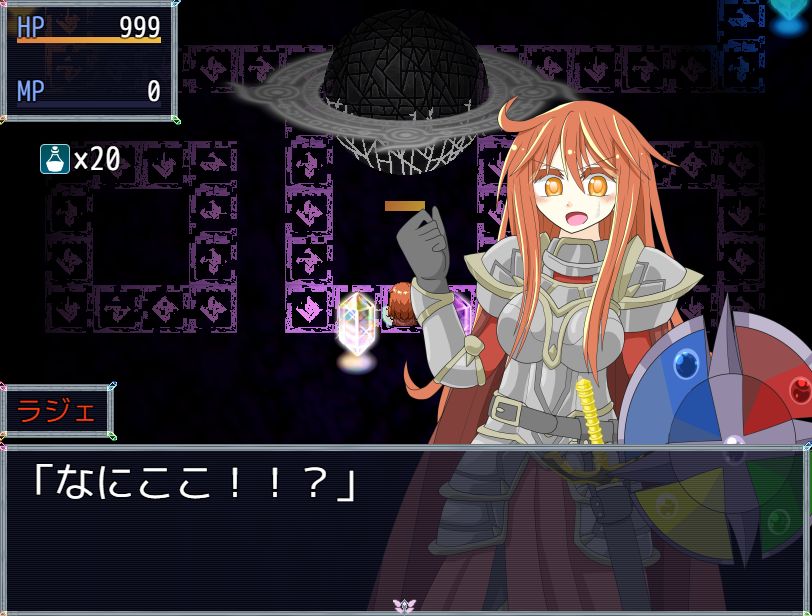812x616 pixels.
Task: Click the butterfly continue indicator
Action: tap(405, 606)
